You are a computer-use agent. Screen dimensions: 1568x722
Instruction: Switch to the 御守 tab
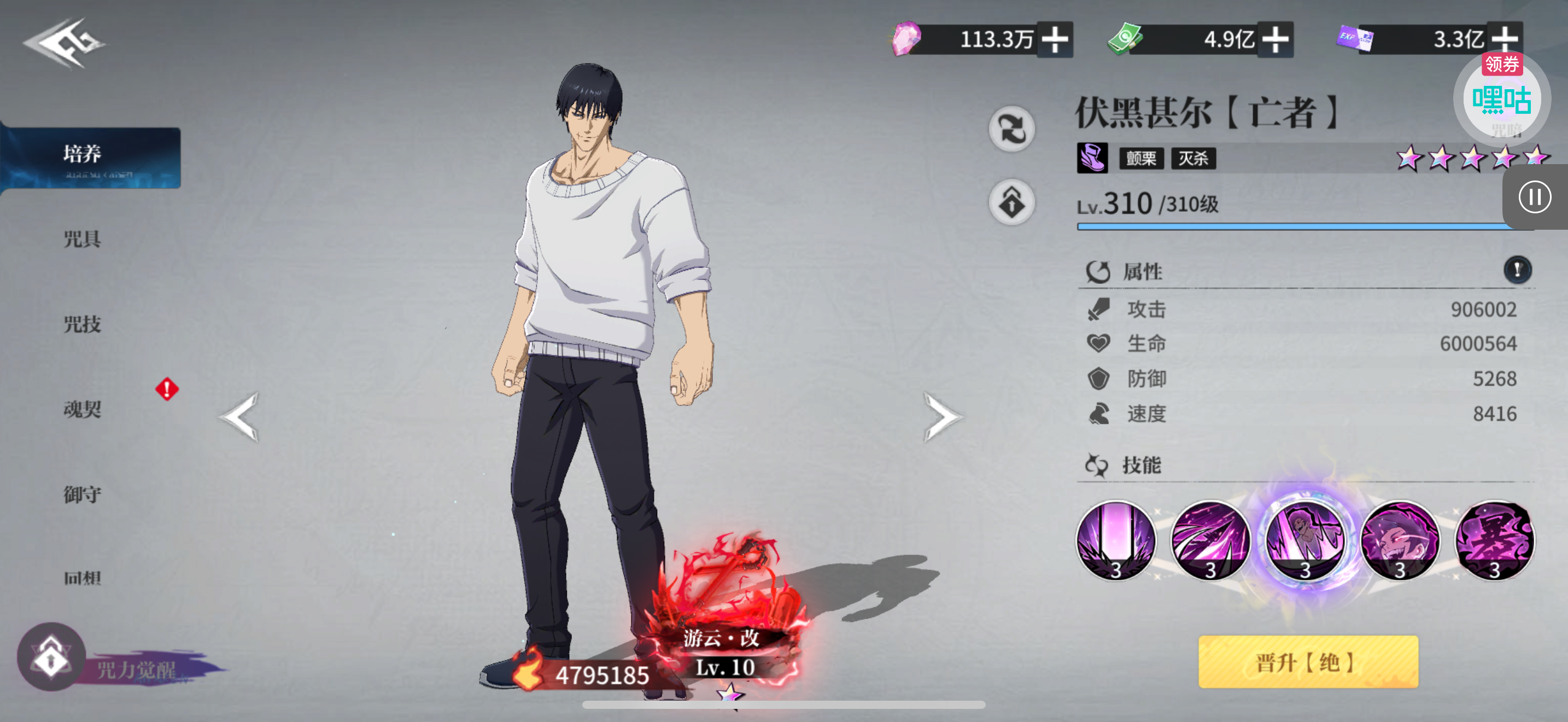(x=83, y=494)
